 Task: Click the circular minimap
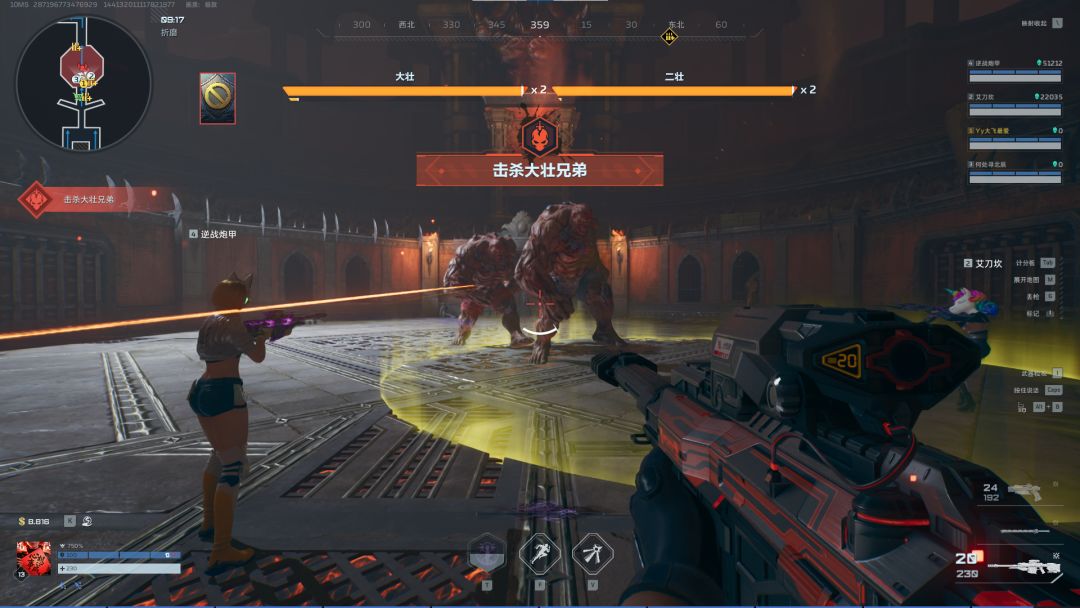point(84,83)
